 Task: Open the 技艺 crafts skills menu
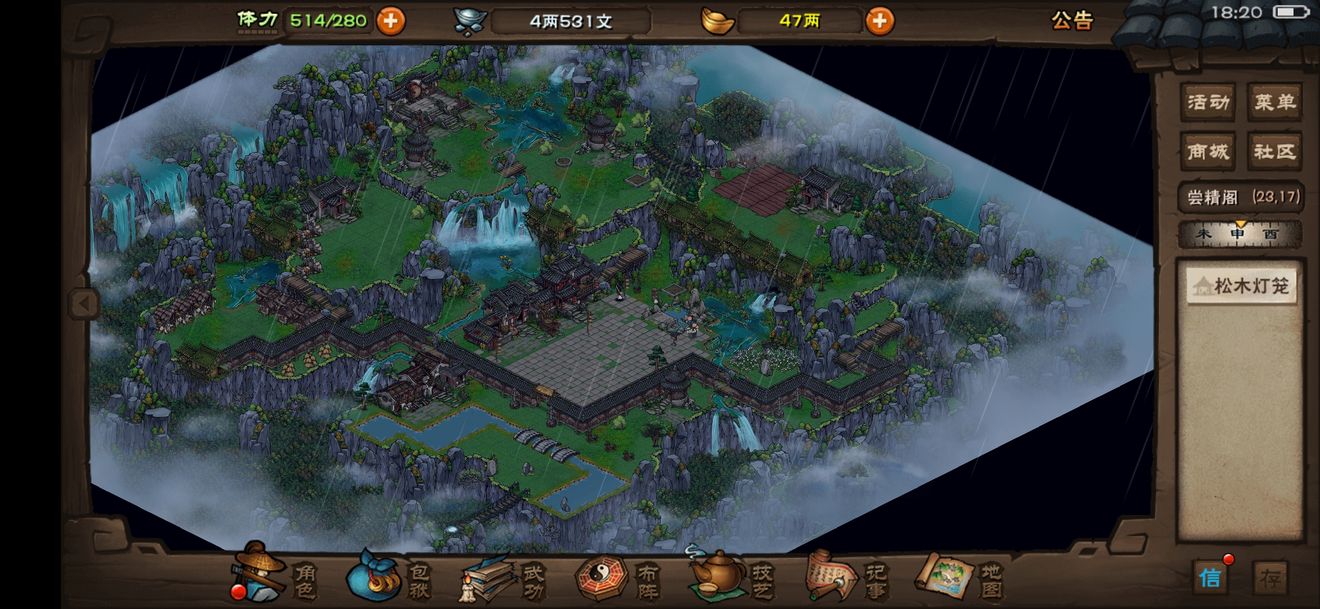733,577
